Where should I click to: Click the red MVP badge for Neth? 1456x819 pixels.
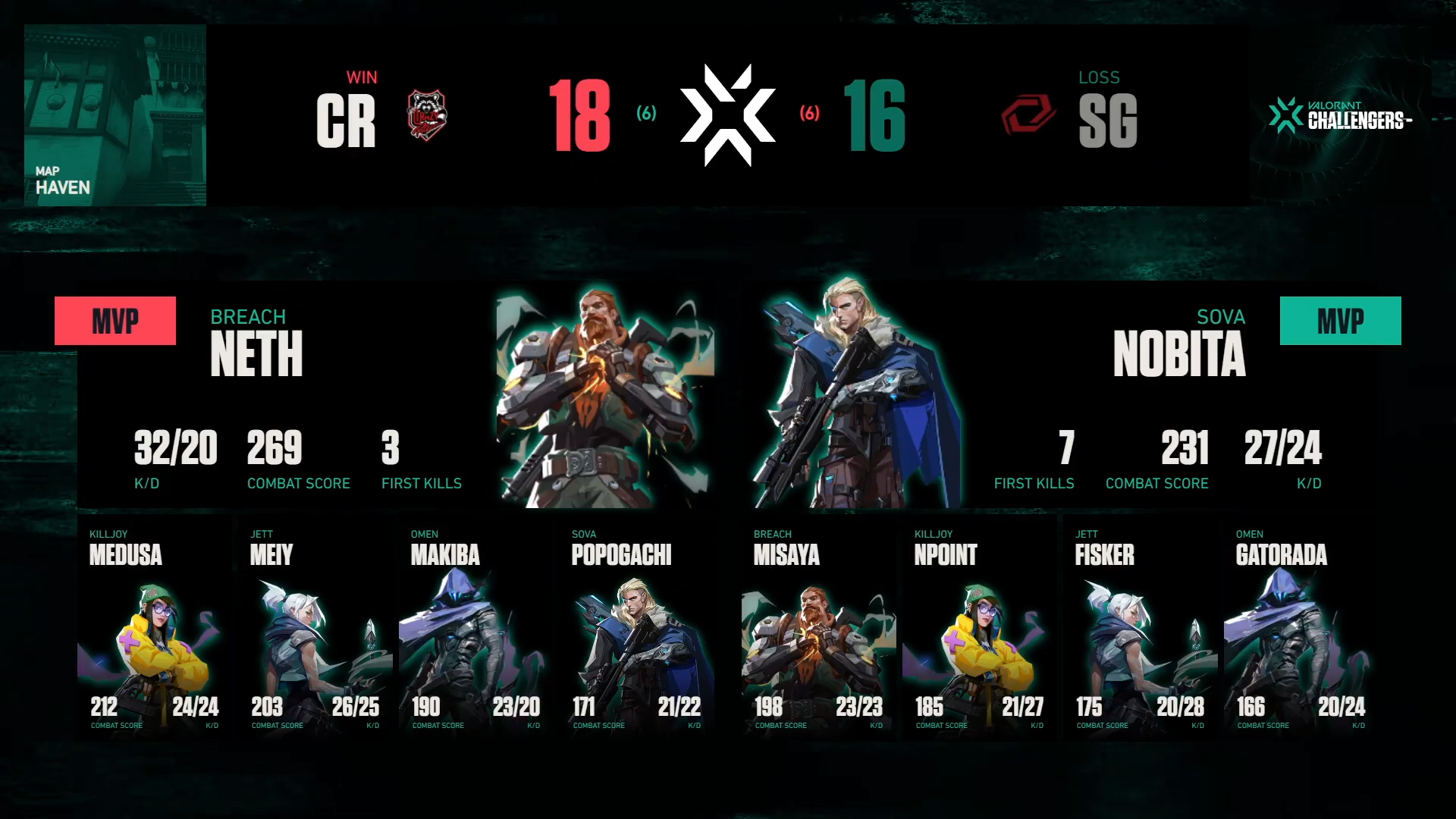pos(115,321)
